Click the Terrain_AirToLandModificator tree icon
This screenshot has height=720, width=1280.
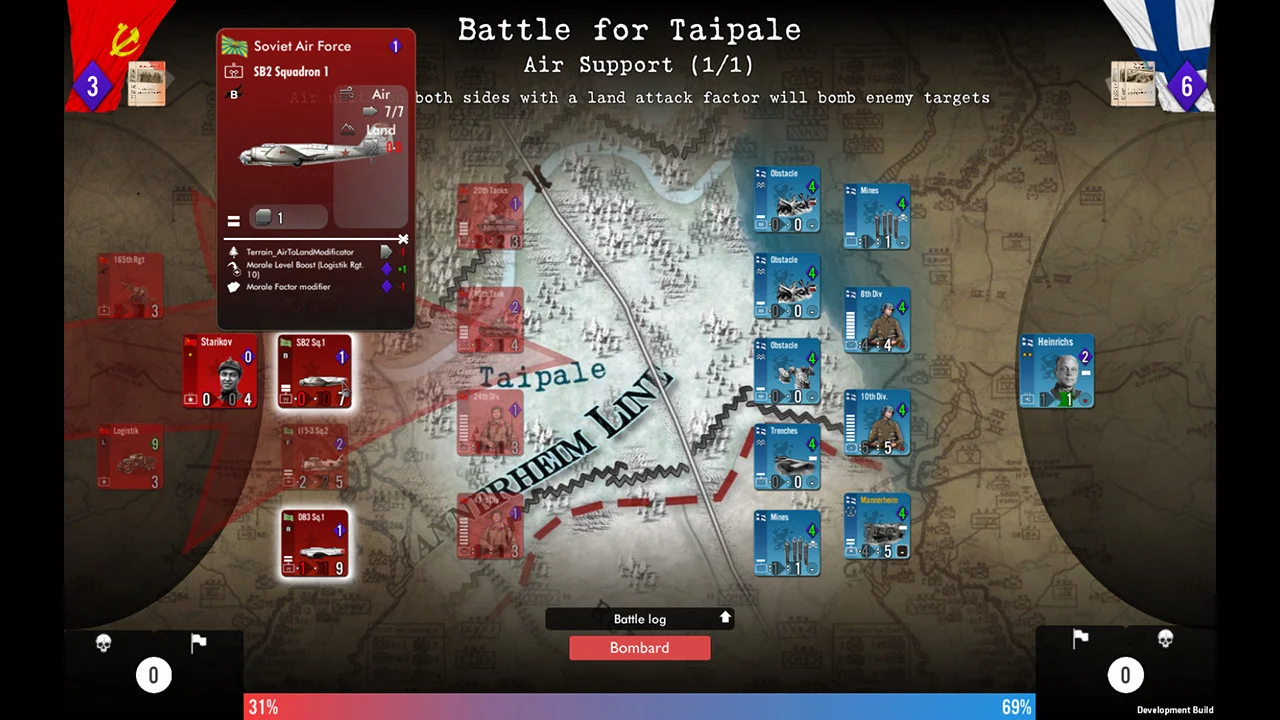tap(233, 252)
